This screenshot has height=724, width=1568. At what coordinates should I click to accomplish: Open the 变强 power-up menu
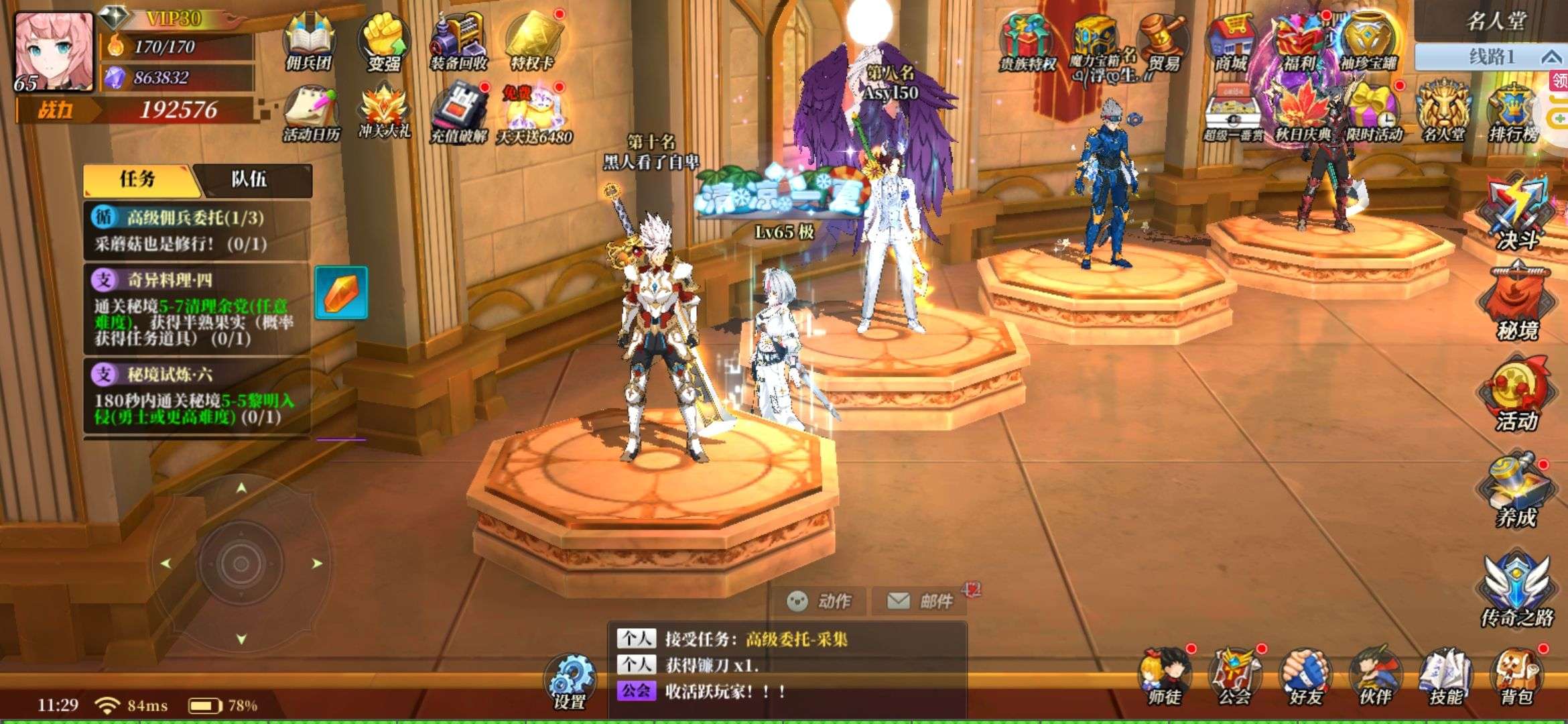click(x=384, y=44)
